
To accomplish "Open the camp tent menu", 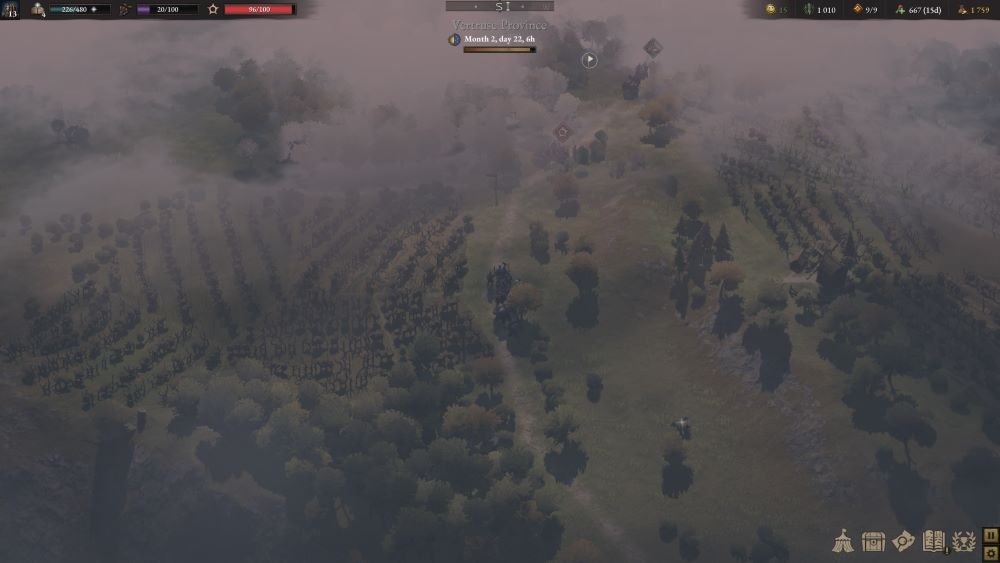I will (842, 541).
